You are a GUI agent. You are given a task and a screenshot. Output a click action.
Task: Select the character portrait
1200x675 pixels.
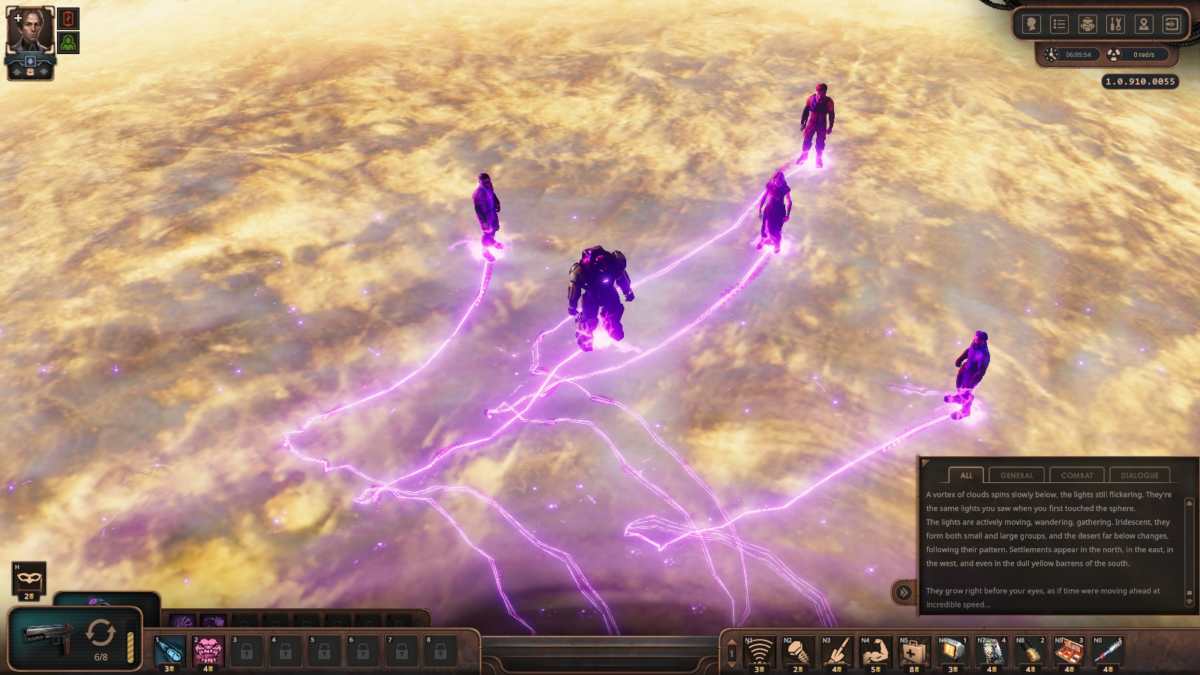[x=30, y=30]
